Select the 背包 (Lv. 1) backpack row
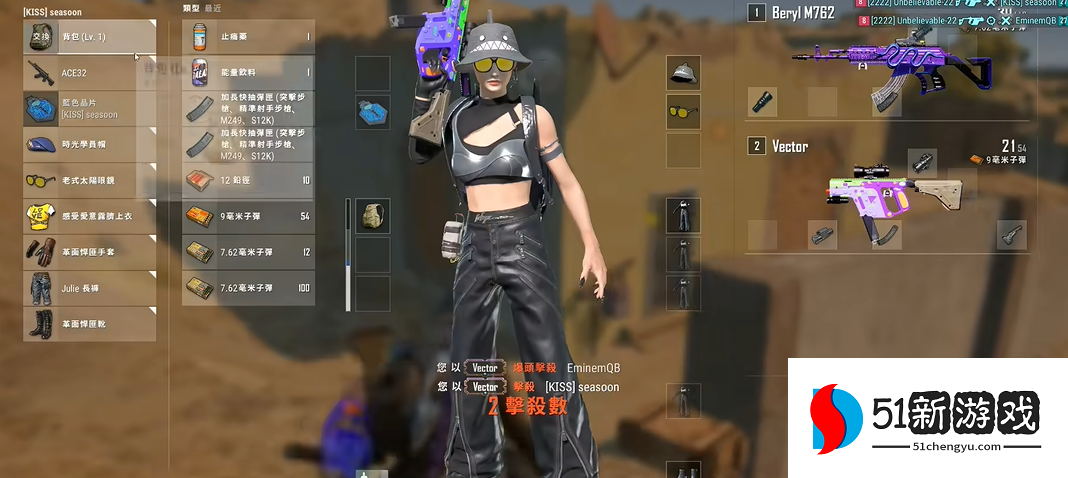This screenshot has height=478, width=1068. [90, 37]
